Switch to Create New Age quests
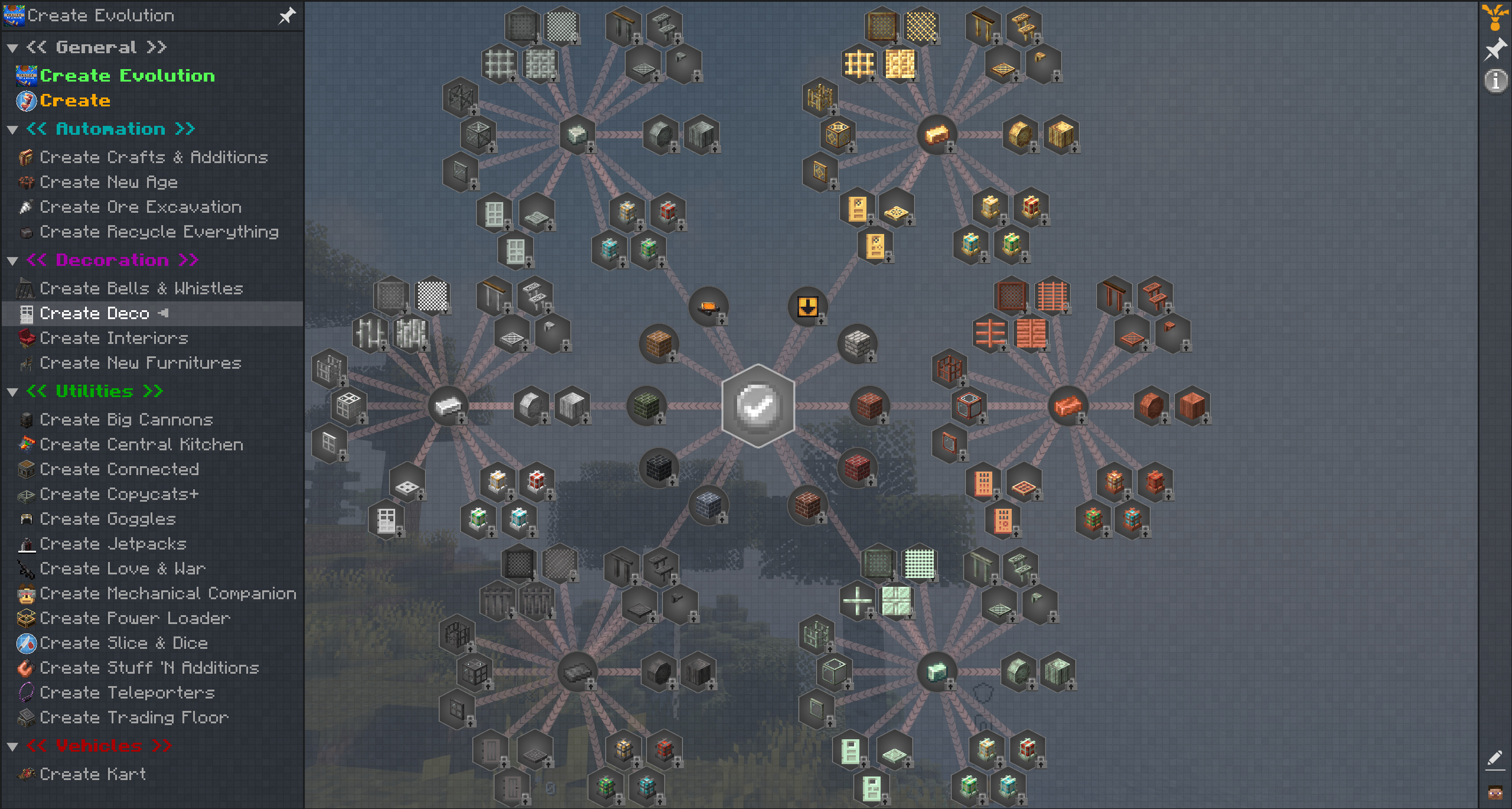 109,182
